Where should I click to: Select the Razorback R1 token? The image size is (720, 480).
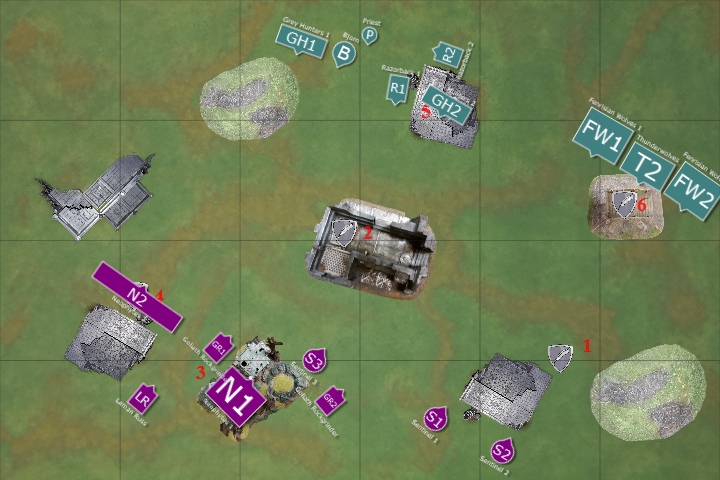(398, 88)
